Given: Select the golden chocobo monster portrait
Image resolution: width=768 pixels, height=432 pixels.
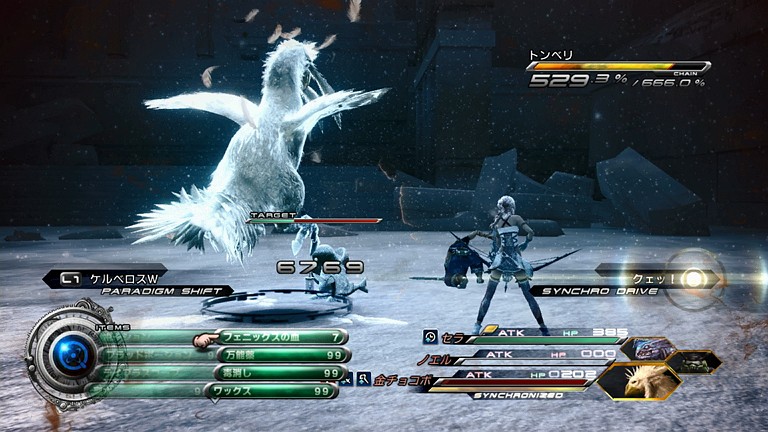Looking at the screenshot, I should pos(638,381).
